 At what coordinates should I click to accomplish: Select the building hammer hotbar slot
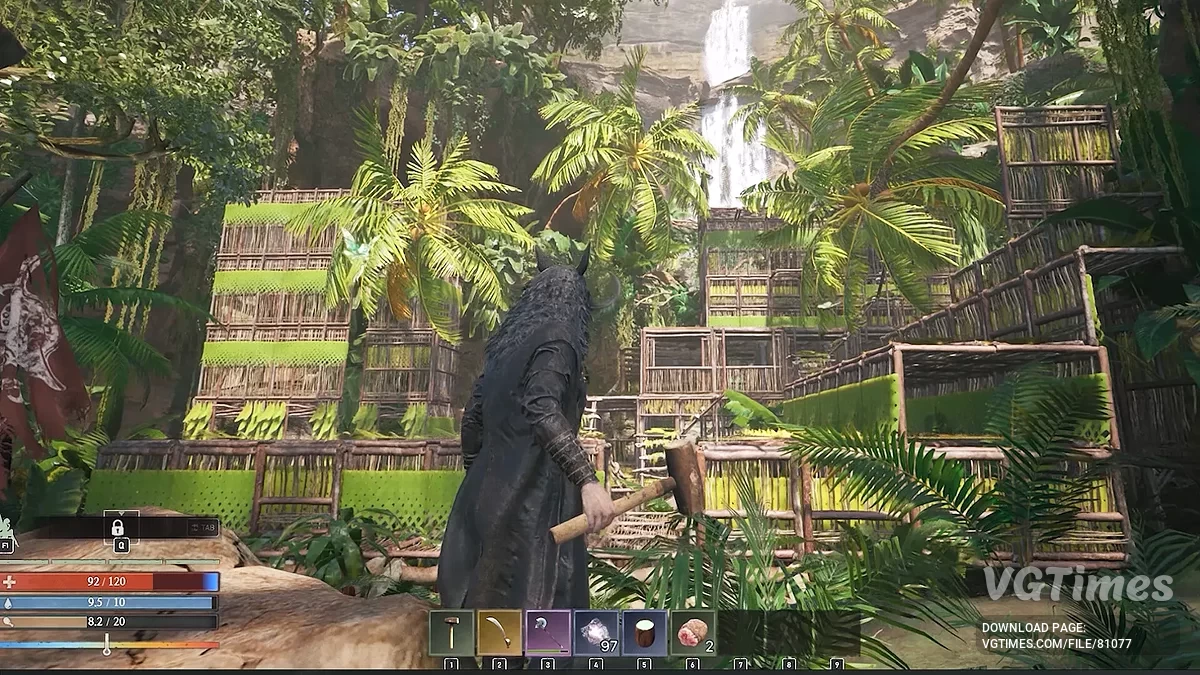pyautogui.click(x=451, y=633)
